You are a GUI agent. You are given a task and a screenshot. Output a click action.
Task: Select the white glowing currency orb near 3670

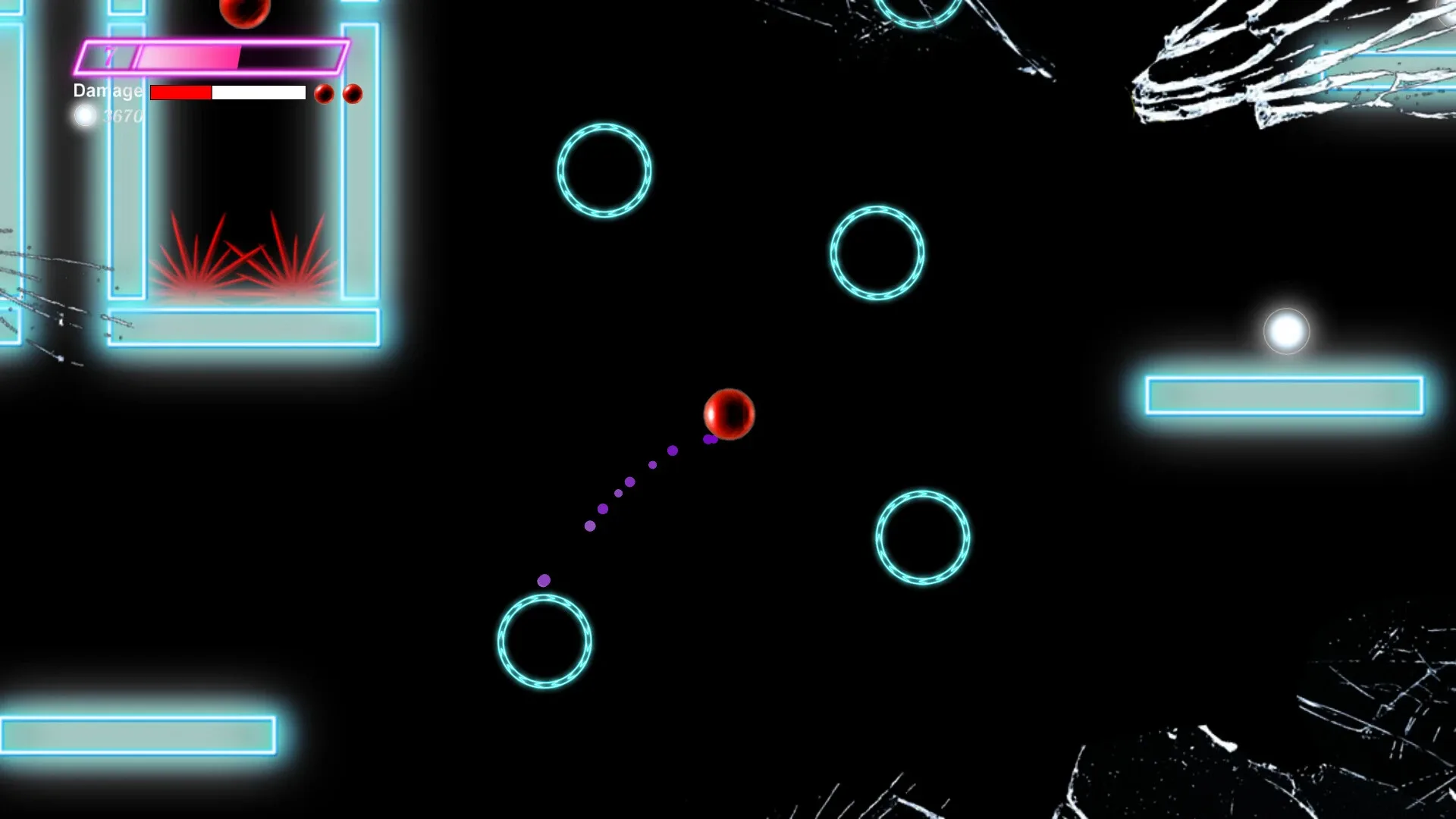coord(86,115)
